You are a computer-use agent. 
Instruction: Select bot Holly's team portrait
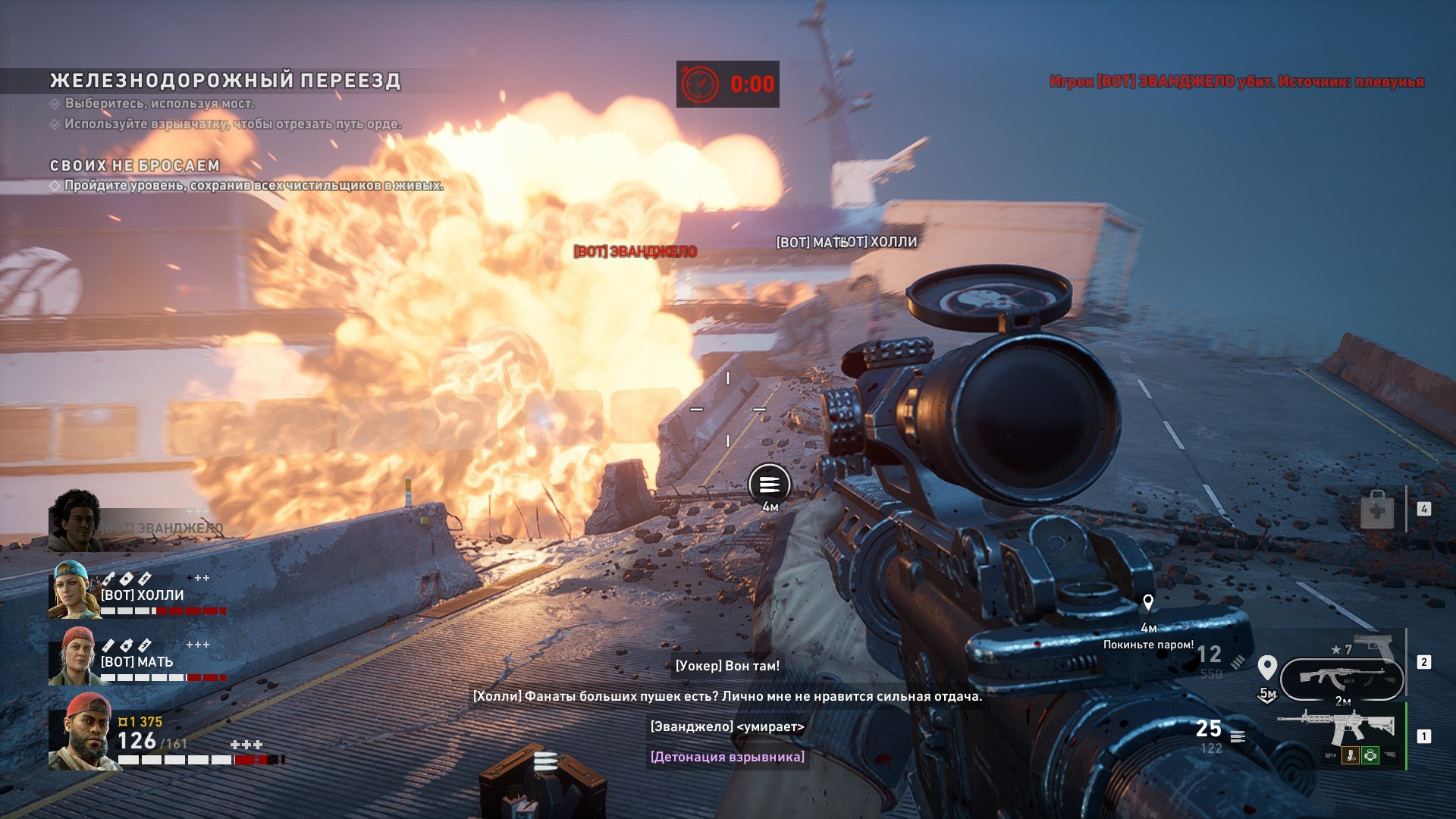point(74,589)
